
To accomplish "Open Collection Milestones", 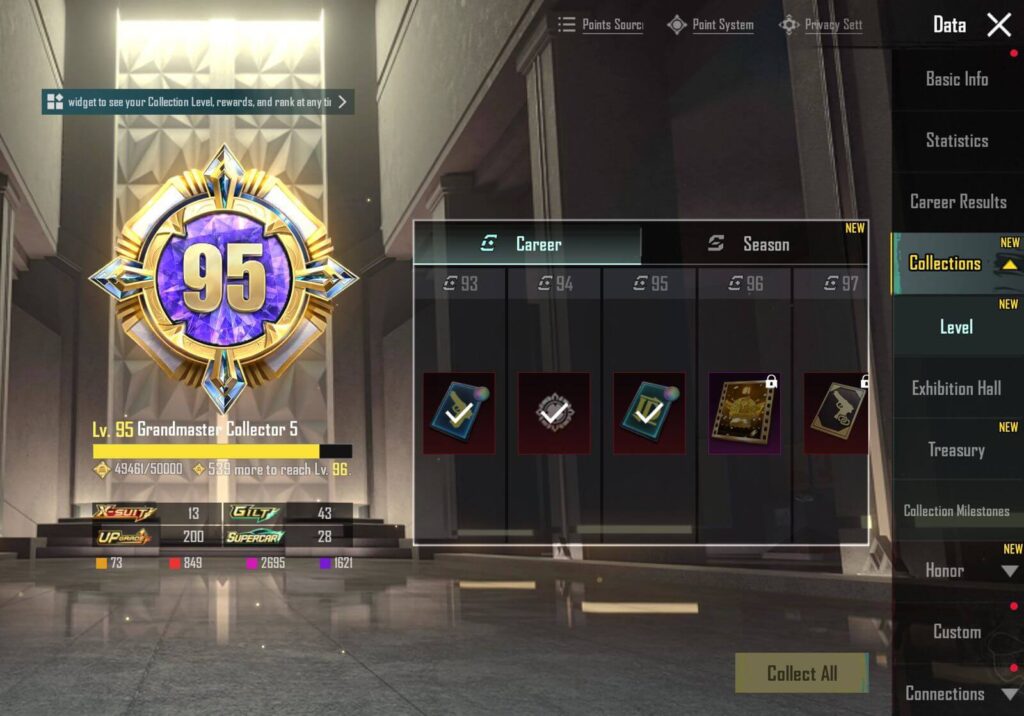I will (956, 511).
